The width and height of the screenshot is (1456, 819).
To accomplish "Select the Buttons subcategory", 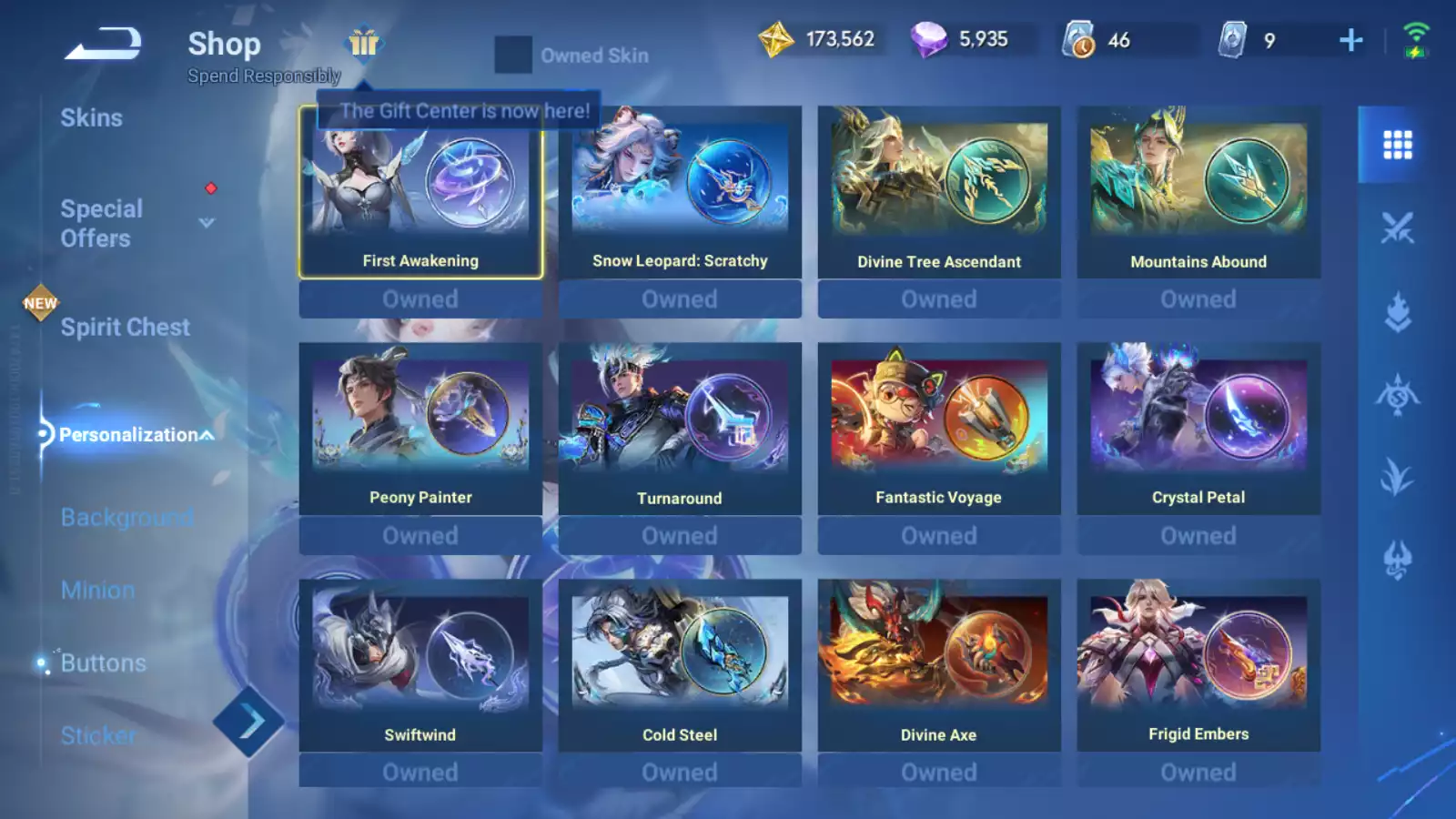I will point(103,663).
